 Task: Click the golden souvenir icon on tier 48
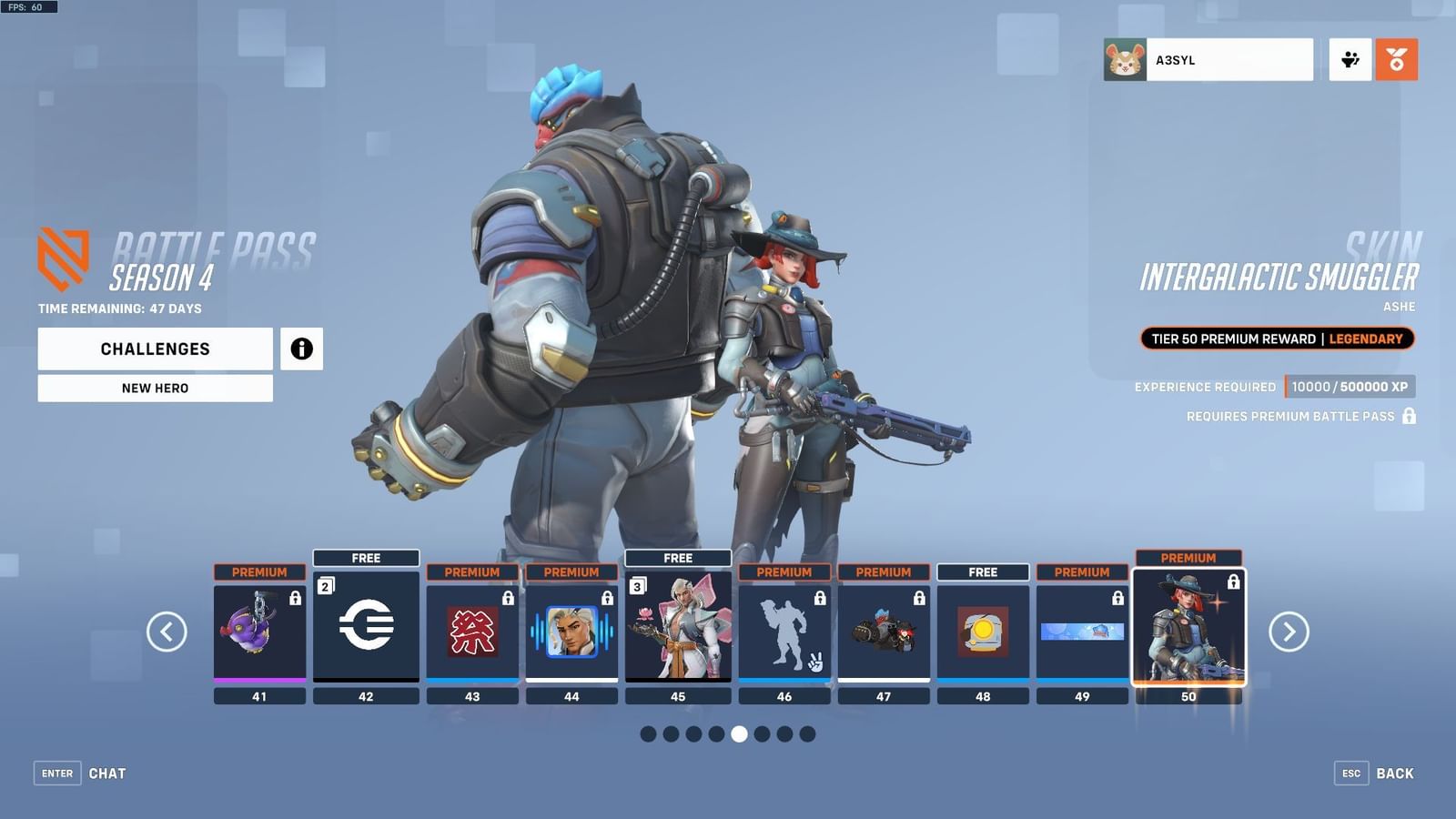(x=983, y=628)
